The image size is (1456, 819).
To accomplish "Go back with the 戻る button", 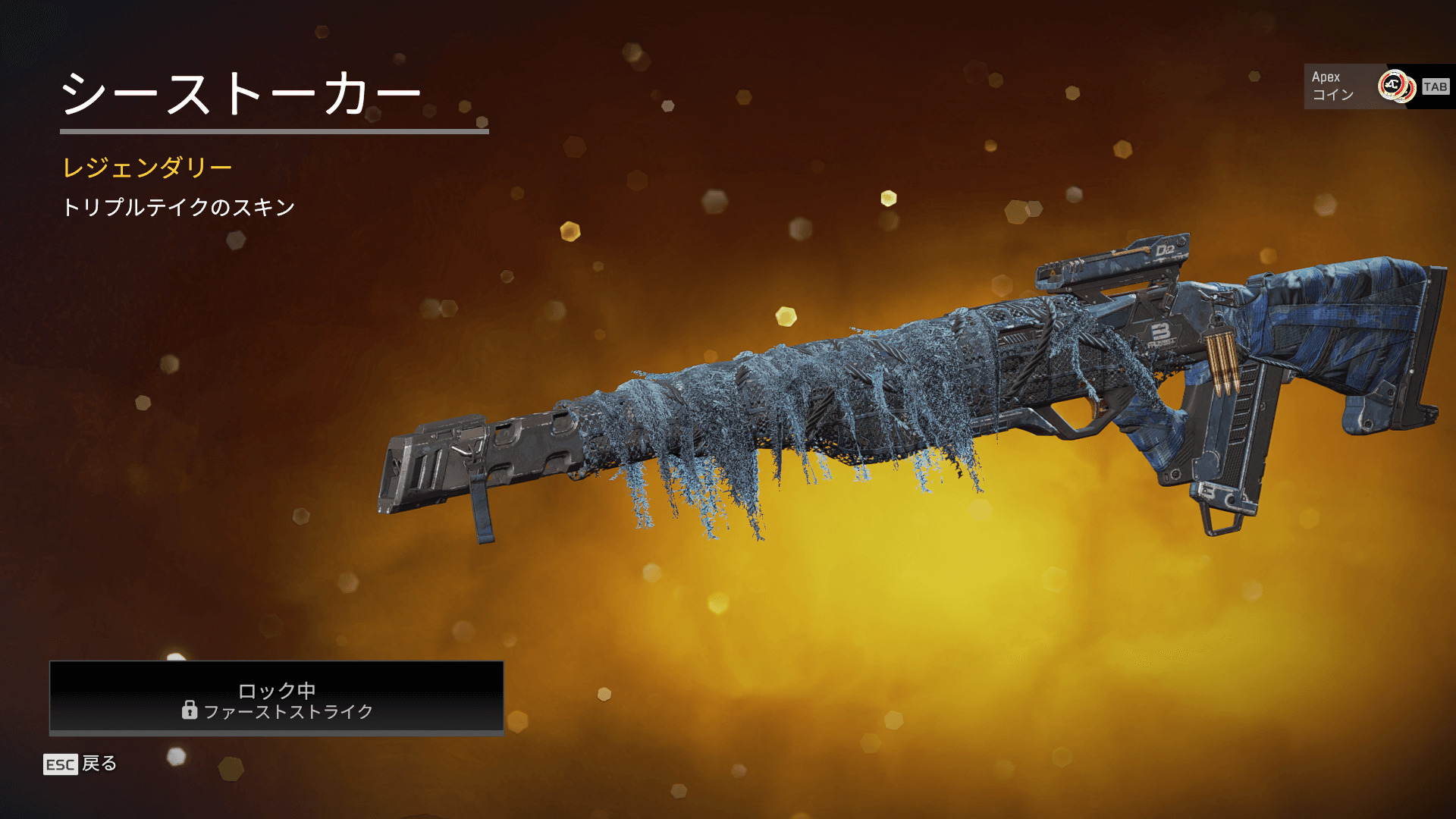I will (81, 764).
